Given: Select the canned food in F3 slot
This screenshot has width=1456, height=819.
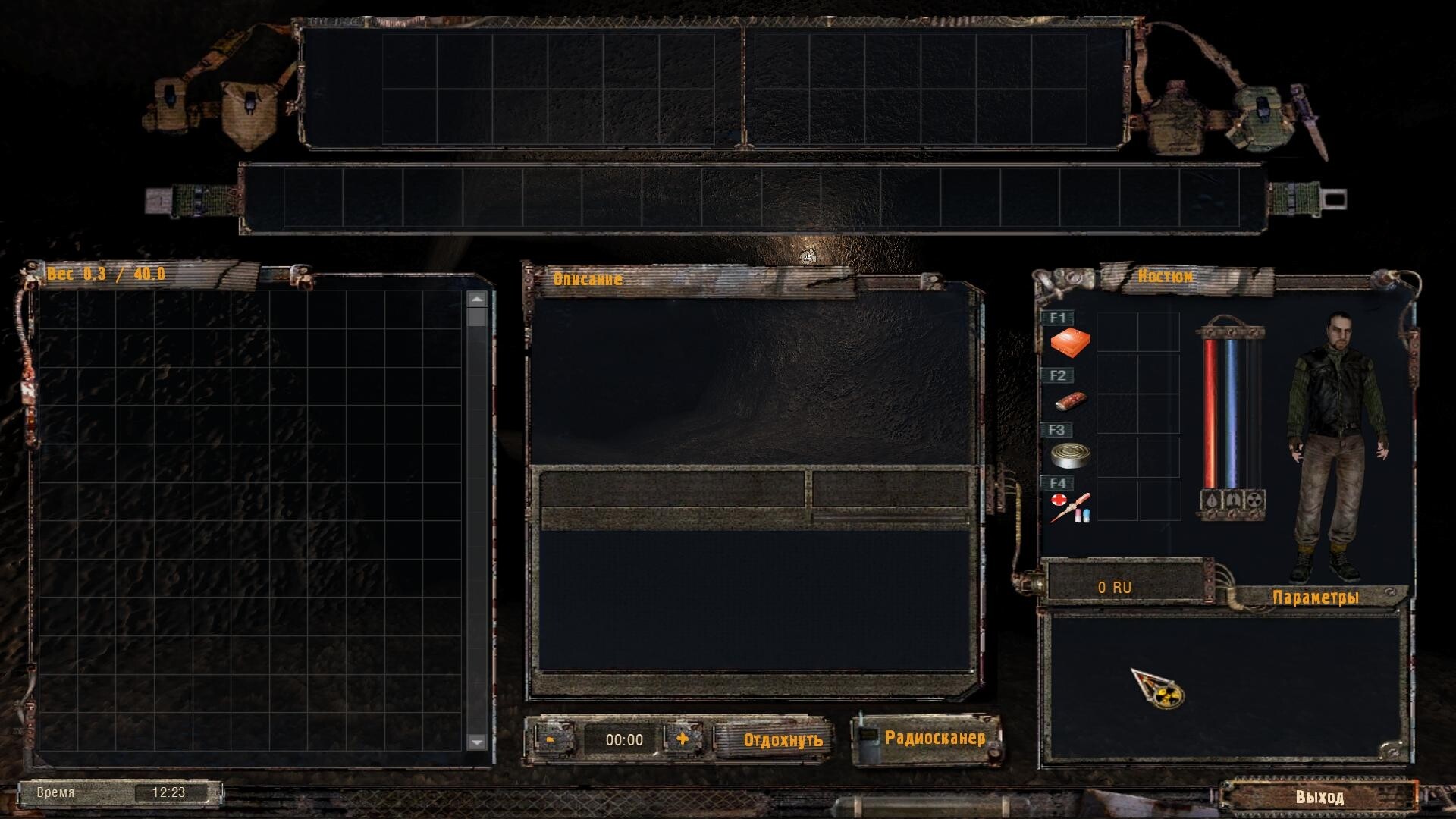Looking at the screenshot, I should point(1070,455).
